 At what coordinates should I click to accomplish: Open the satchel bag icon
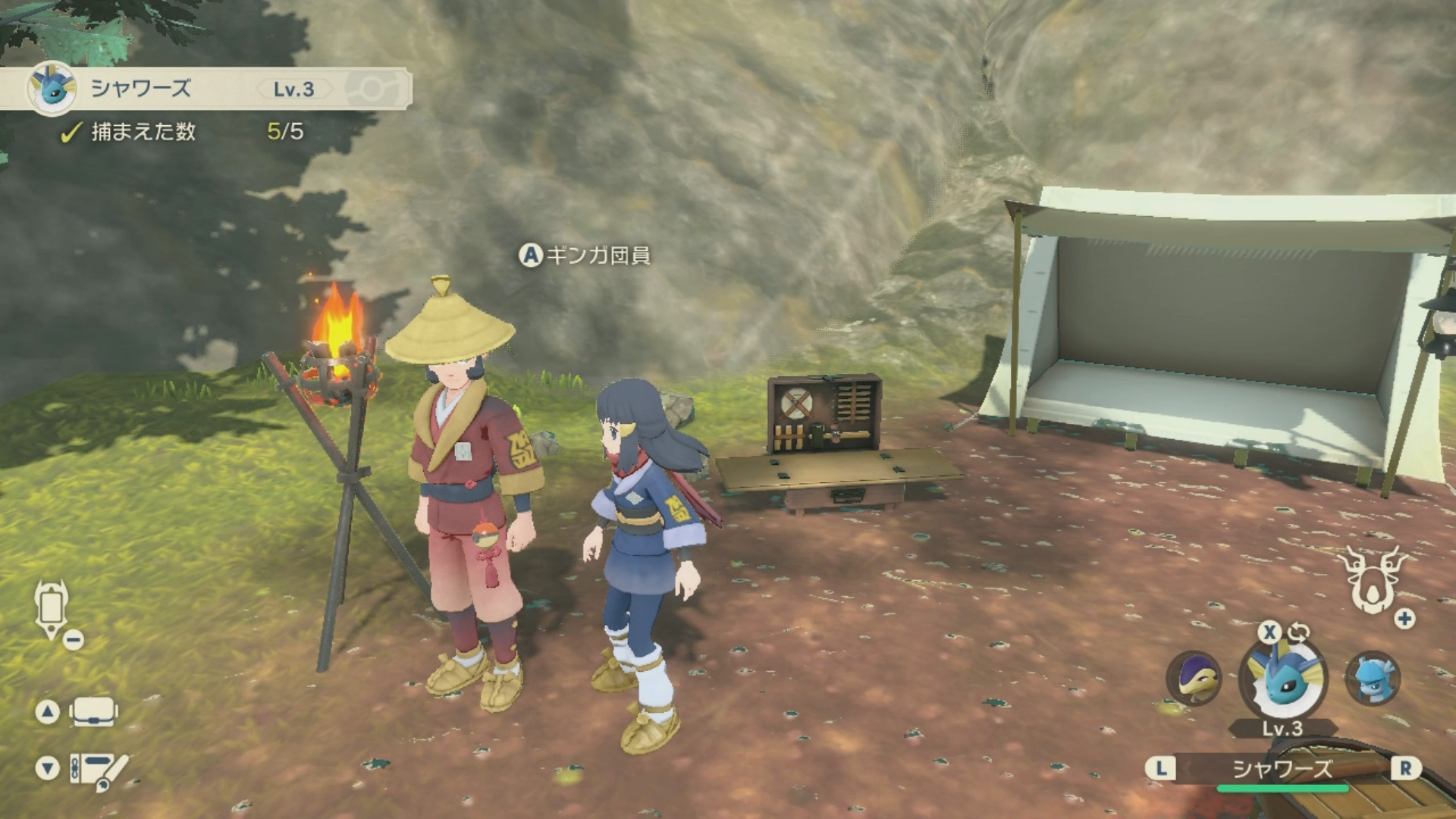93,711
